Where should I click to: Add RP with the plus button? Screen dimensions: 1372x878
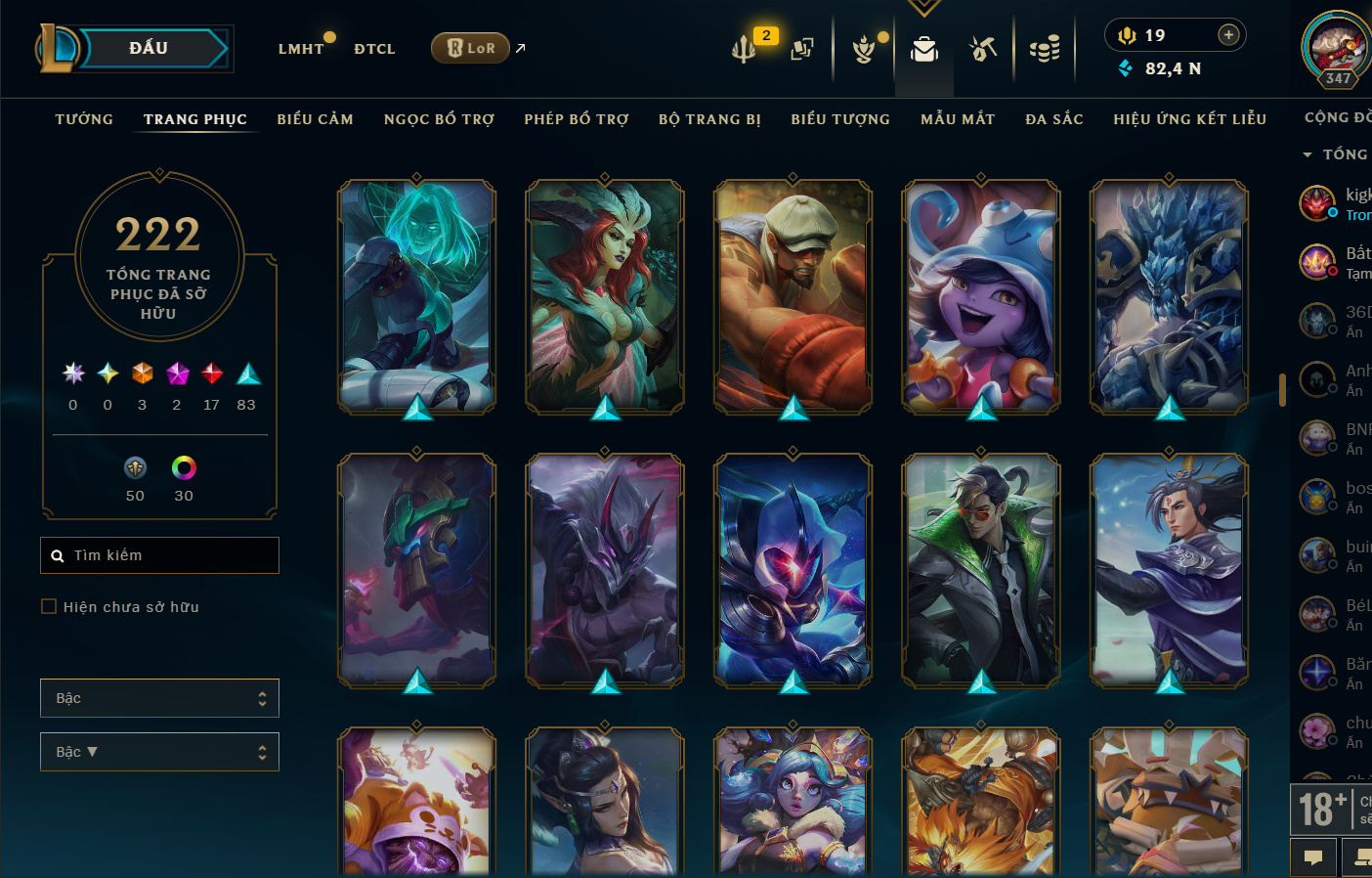pos(1228,35)
